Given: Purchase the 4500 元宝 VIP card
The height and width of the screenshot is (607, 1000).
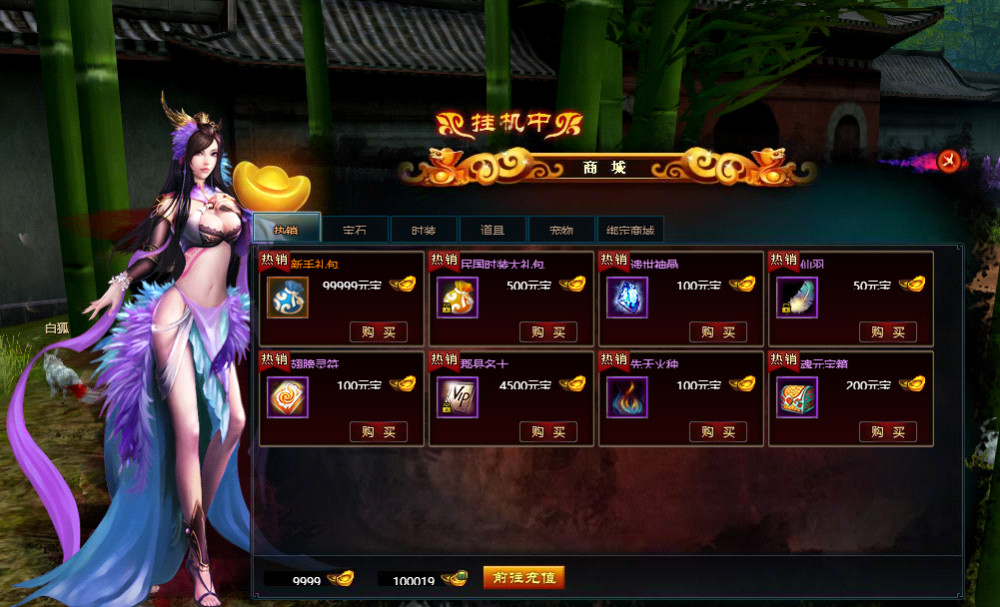Looking at the screenshot, I should tap(548, 432).
